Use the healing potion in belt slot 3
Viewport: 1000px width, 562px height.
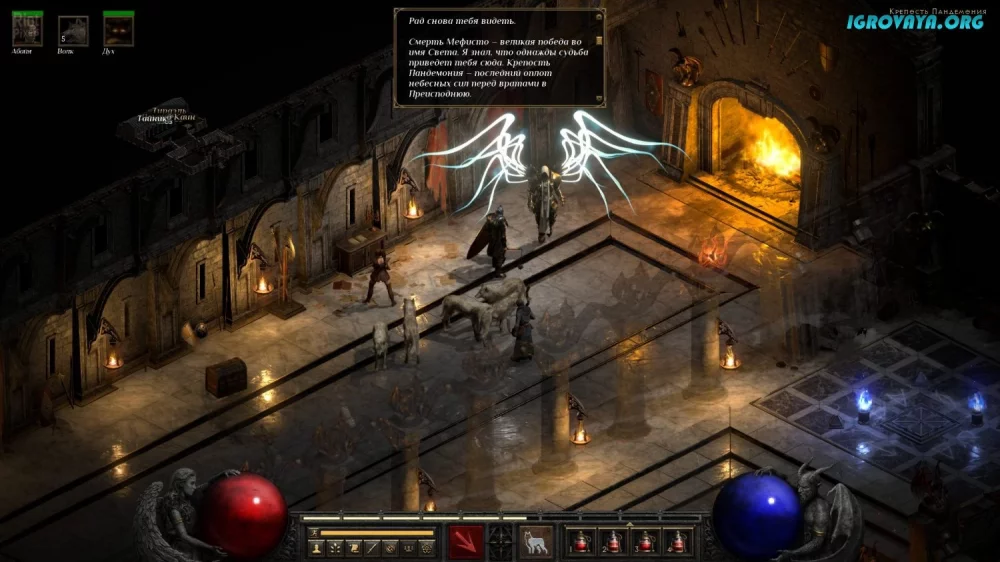coord(646,542)
